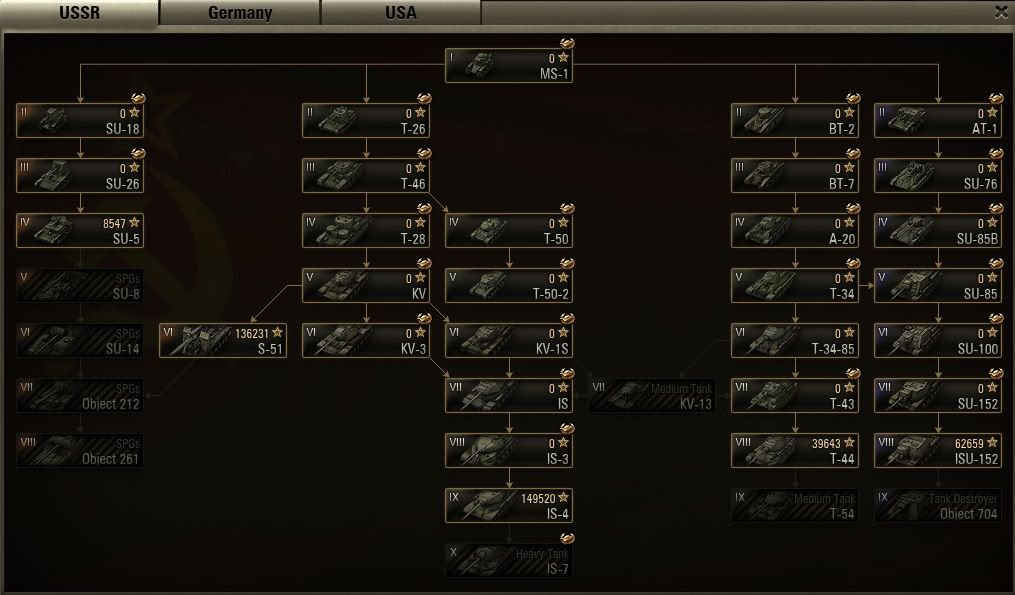Choose the locked KV-13 medium tank

tap(652, 396)
